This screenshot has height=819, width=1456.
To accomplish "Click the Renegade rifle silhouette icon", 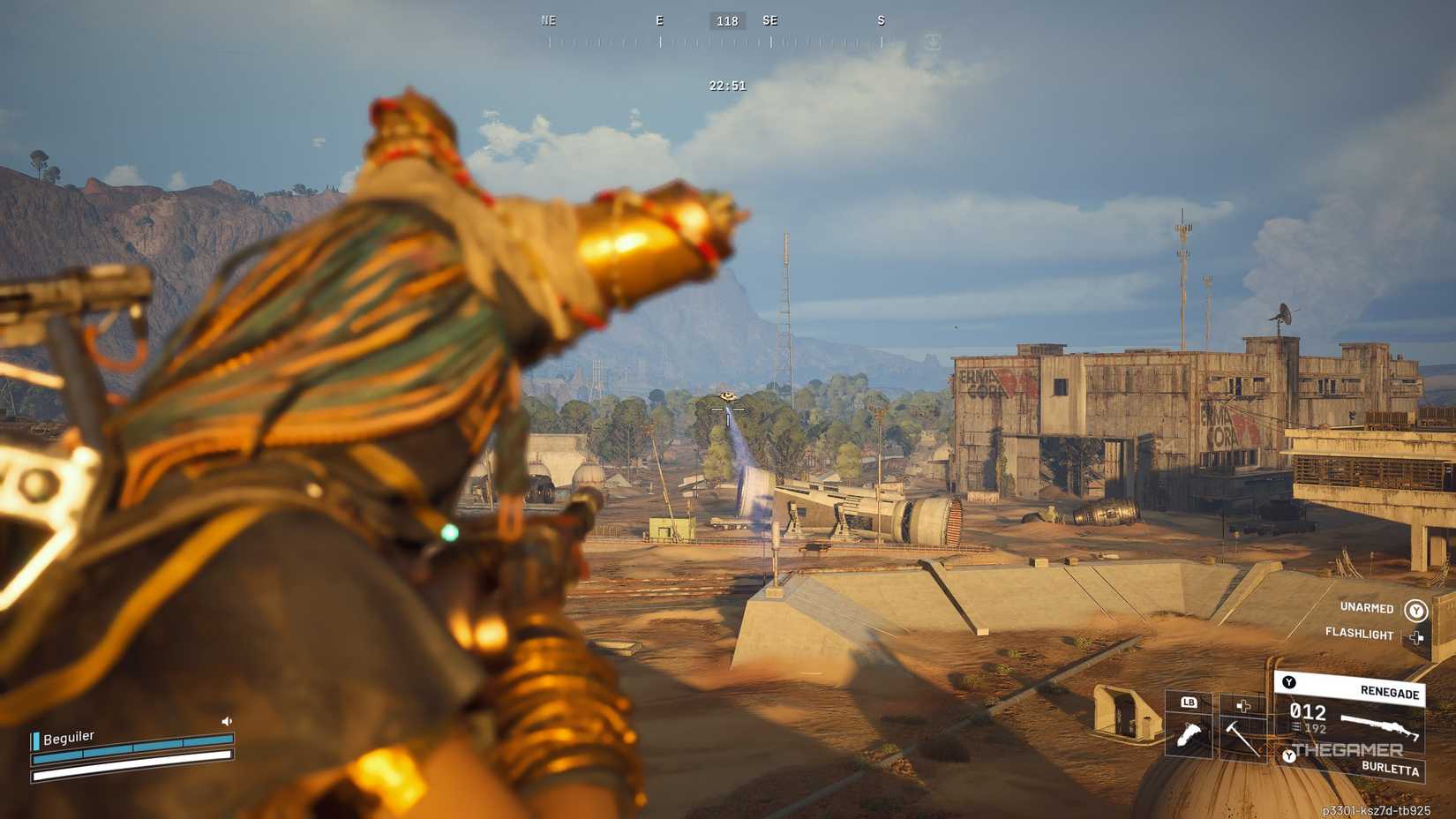I will point(1380,725).
